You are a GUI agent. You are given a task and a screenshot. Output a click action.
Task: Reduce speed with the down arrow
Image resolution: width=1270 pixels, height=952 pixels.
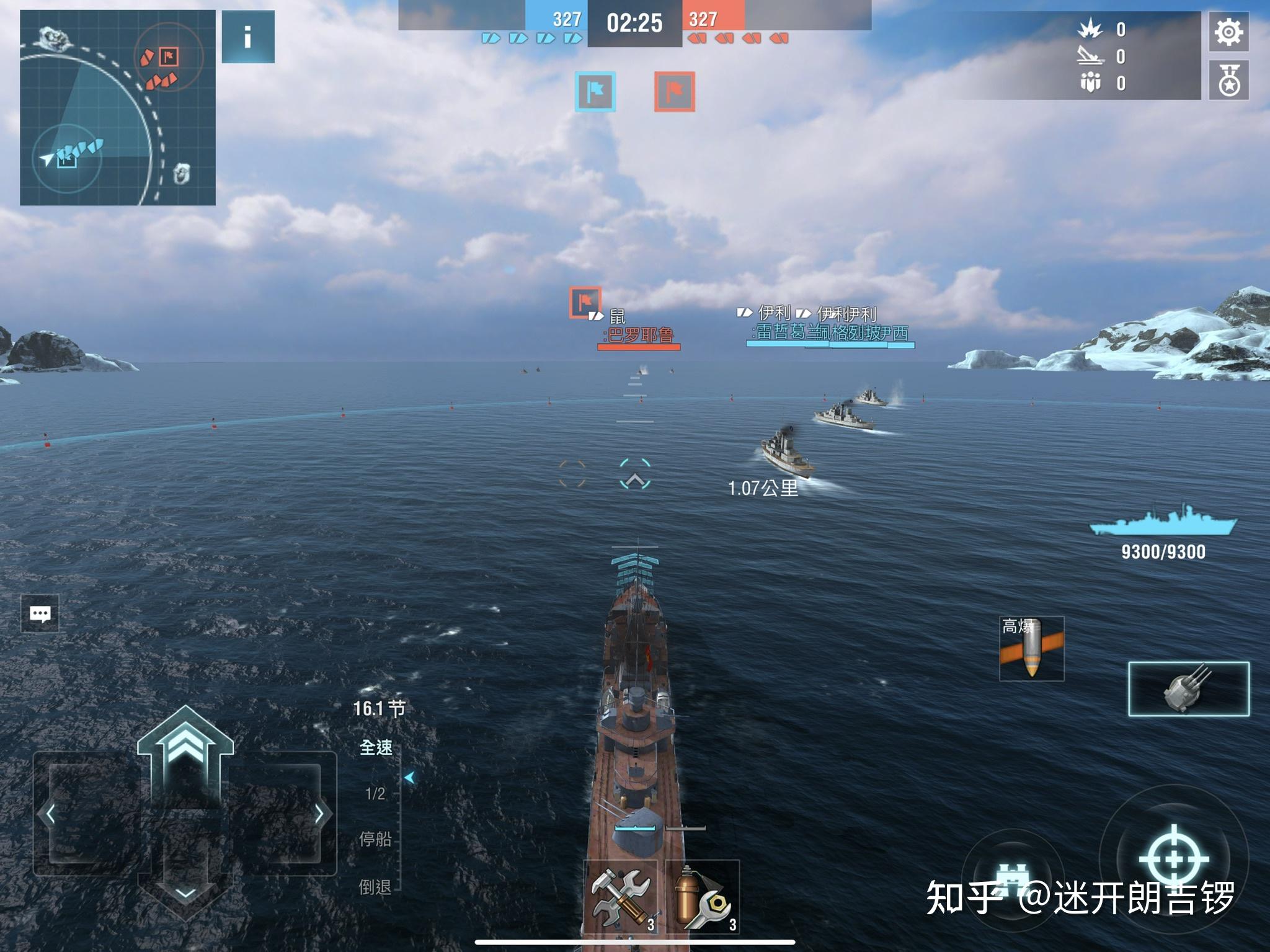185,893
